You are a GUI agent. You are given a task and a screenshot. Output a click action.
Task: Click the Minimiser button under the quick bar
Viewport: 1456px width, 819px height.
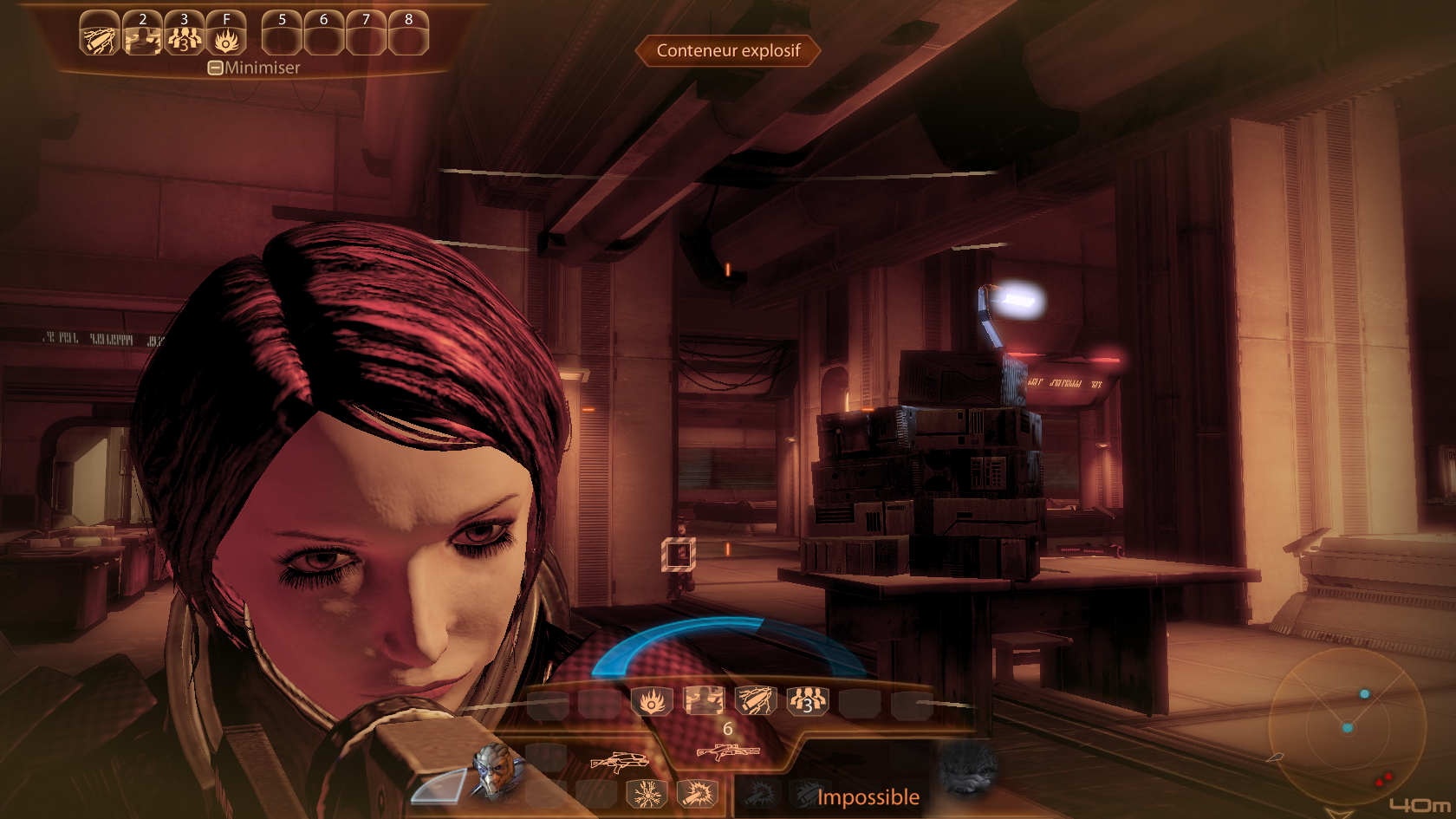[254, 68]
